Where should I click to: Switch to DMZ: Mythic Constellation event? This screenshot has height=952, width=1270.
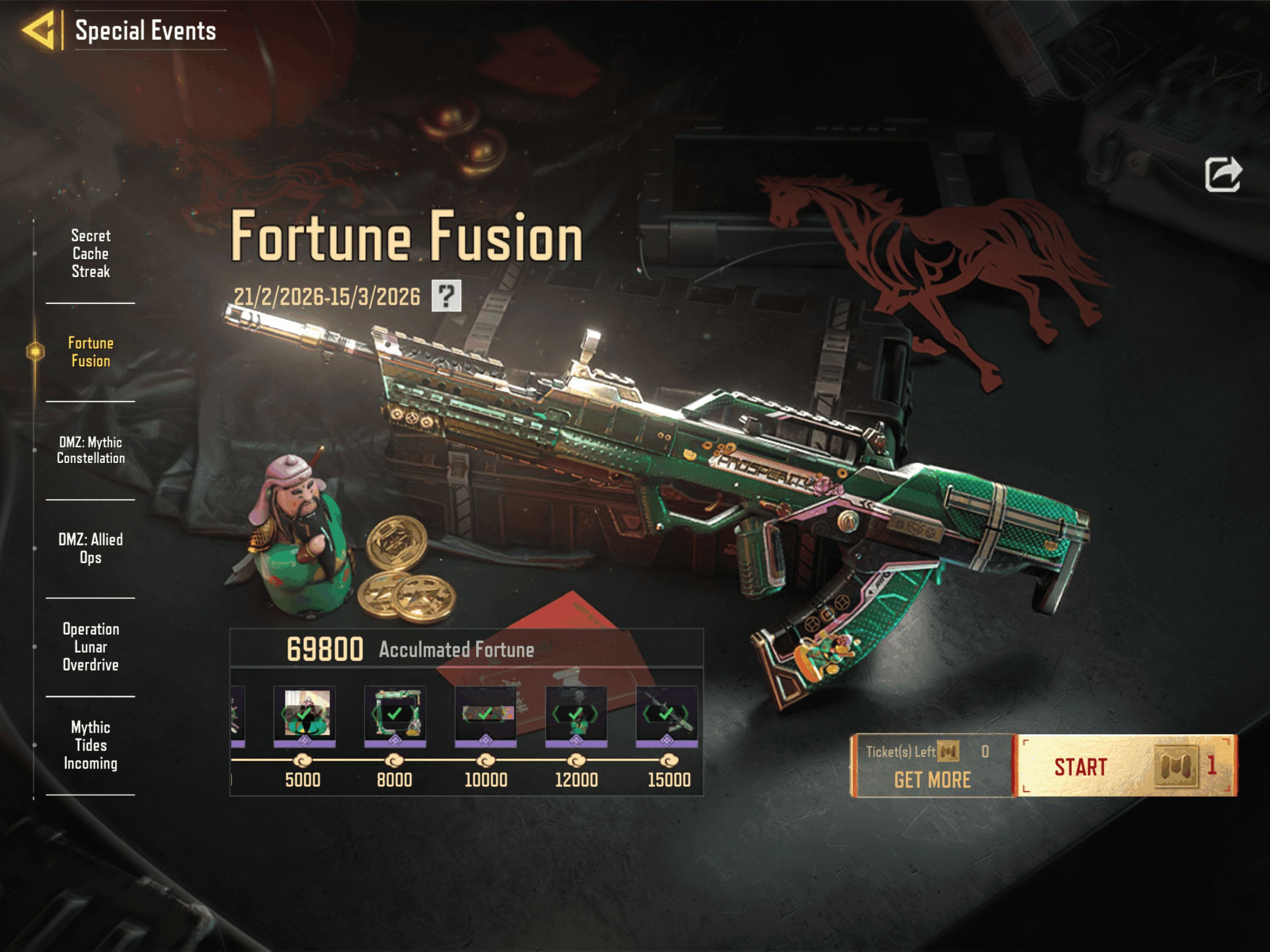click(91, 450)
